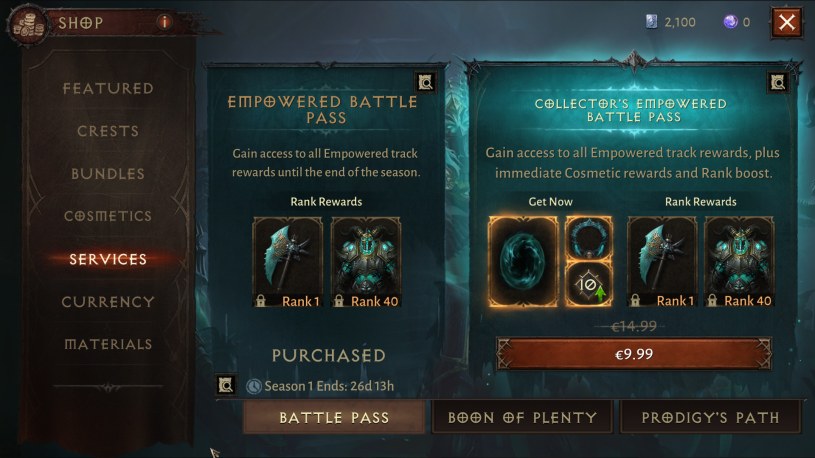
Task: Inspect the portal cosmetic reward
Action: 523,262
